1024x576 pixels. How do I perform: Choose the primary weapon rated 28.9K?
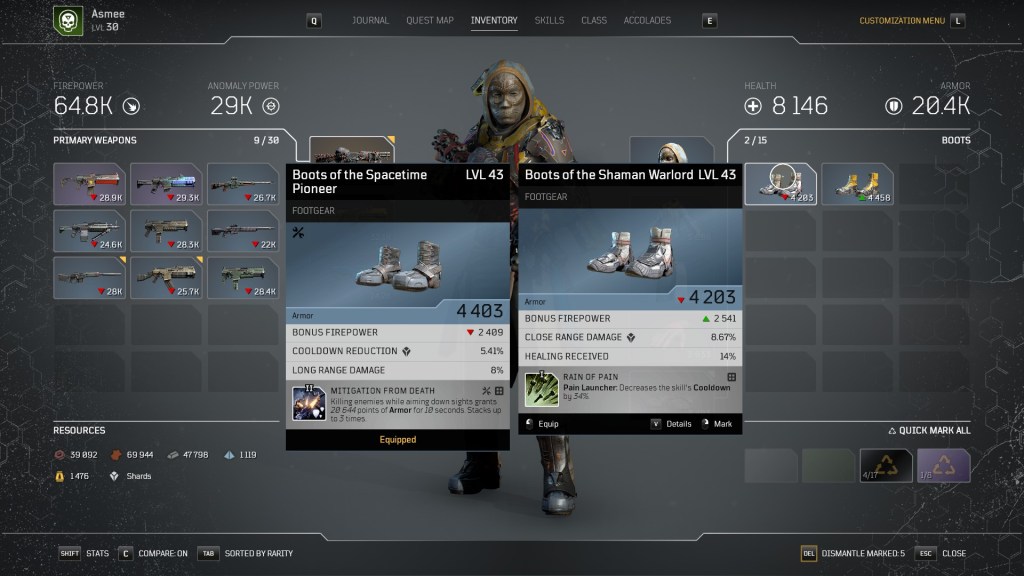point(89,184)
